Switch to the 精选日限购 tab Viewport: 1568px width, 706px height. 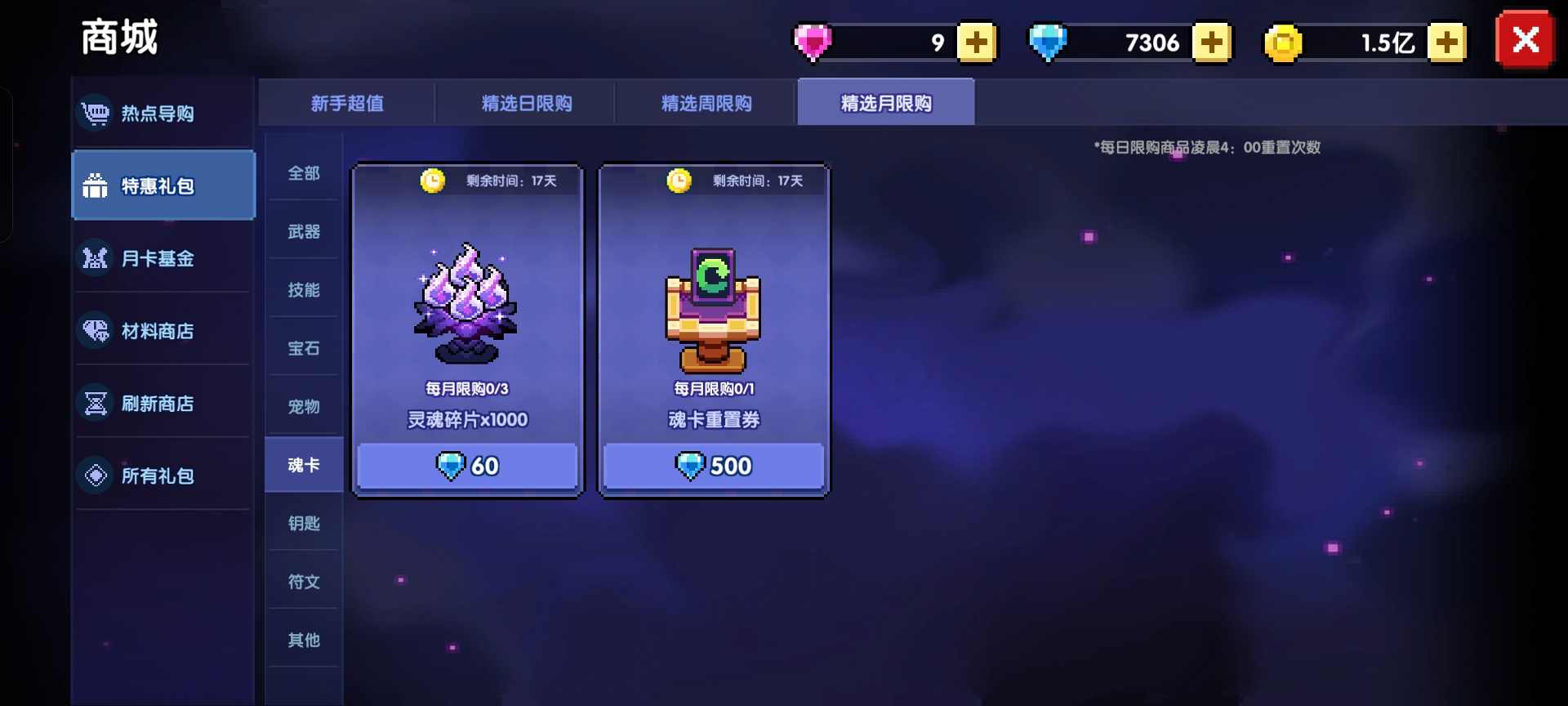527,103
